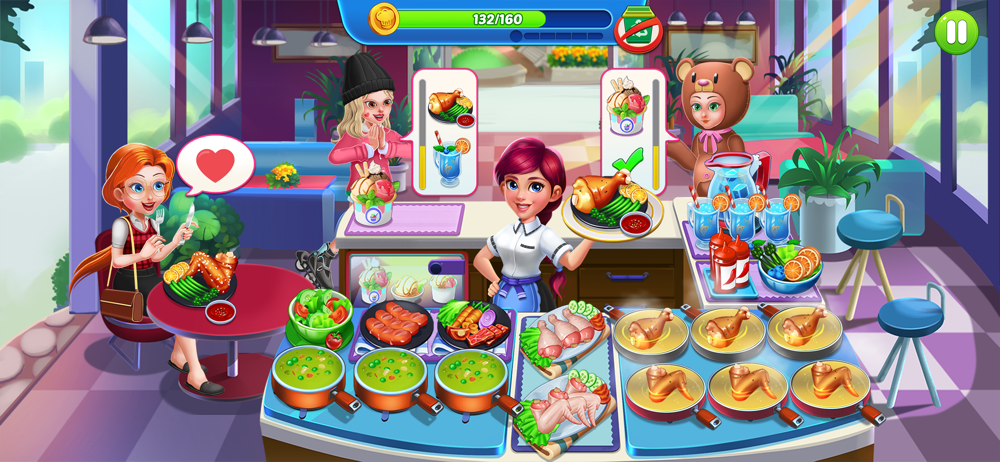Tap the beanie customer's order bubble
1000x462 pixels.
tap(445, 125)
